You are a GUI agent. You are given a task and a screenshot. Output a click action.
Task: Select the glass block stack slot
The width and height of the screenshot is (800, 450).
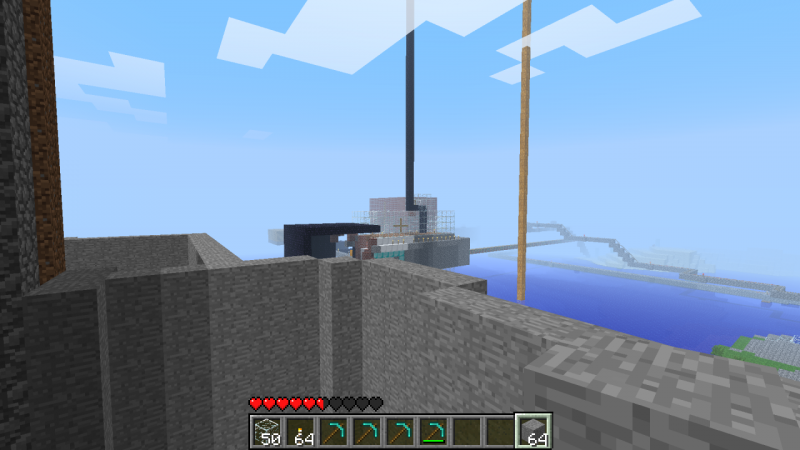265,431
